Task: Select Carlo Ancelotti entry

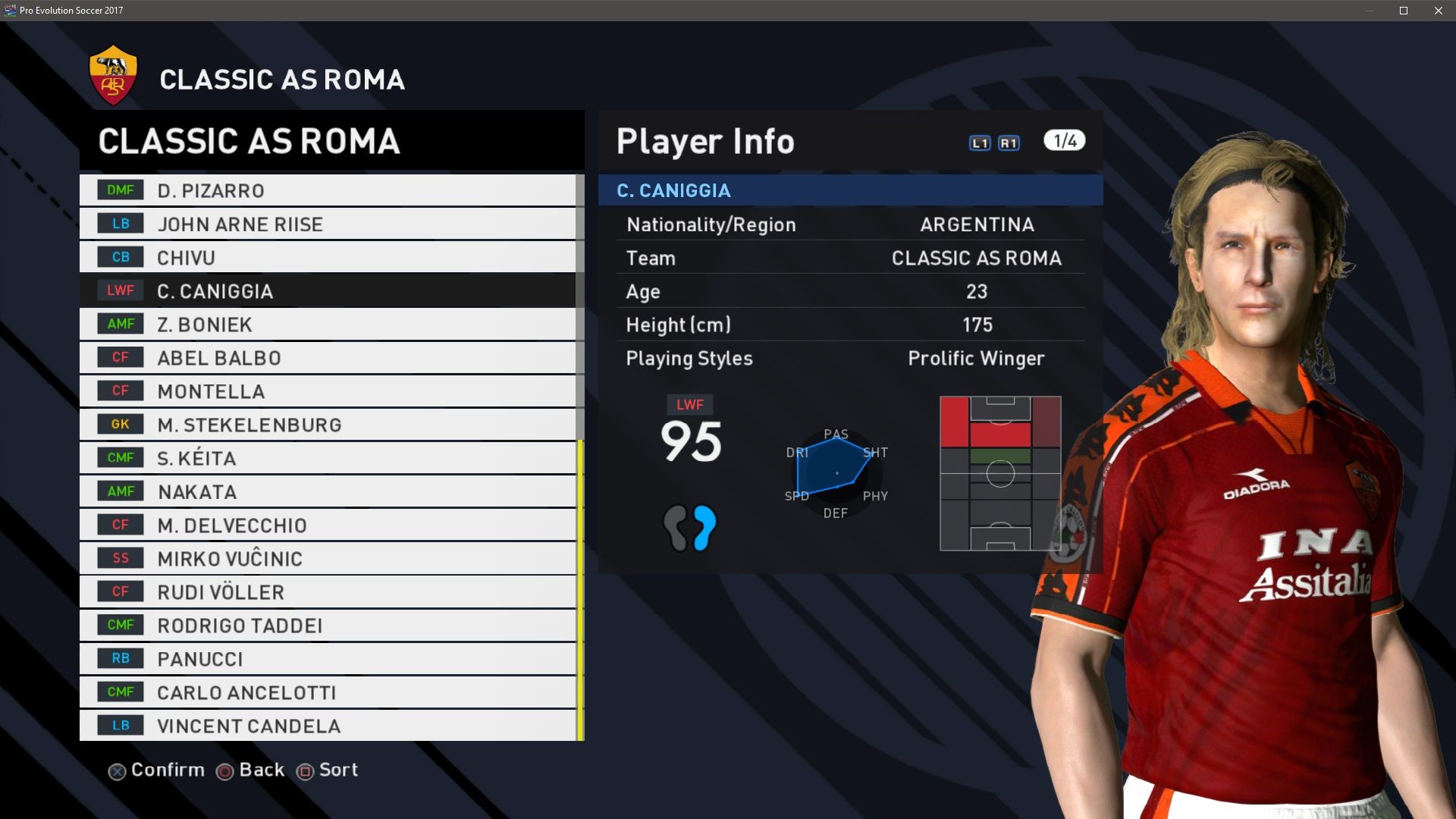Action: (x=328, y=692)
